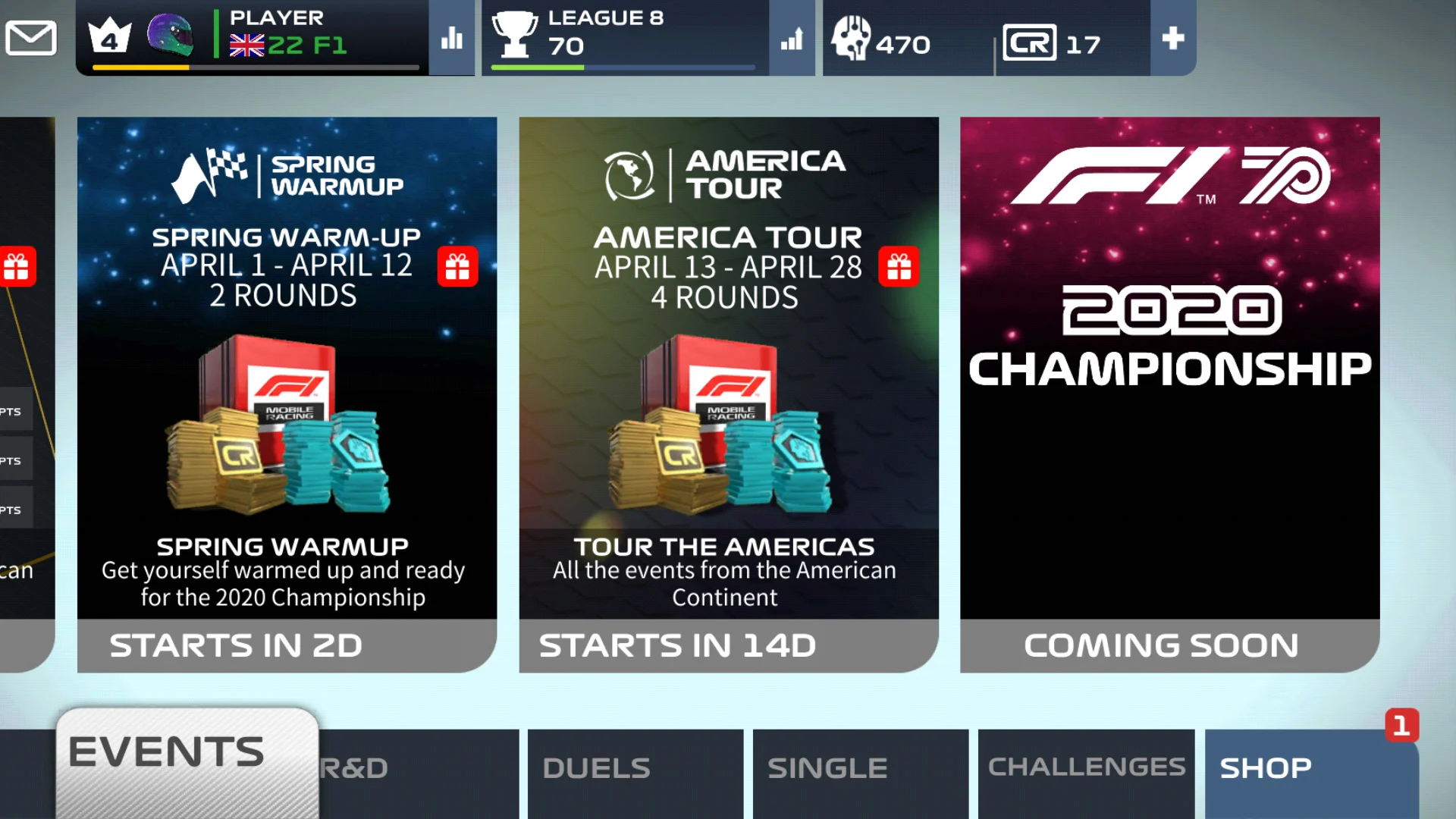Open the gift on Spring Warm-Up card
This screenshot has height=819, width=1456.
[x=458, y=267]
